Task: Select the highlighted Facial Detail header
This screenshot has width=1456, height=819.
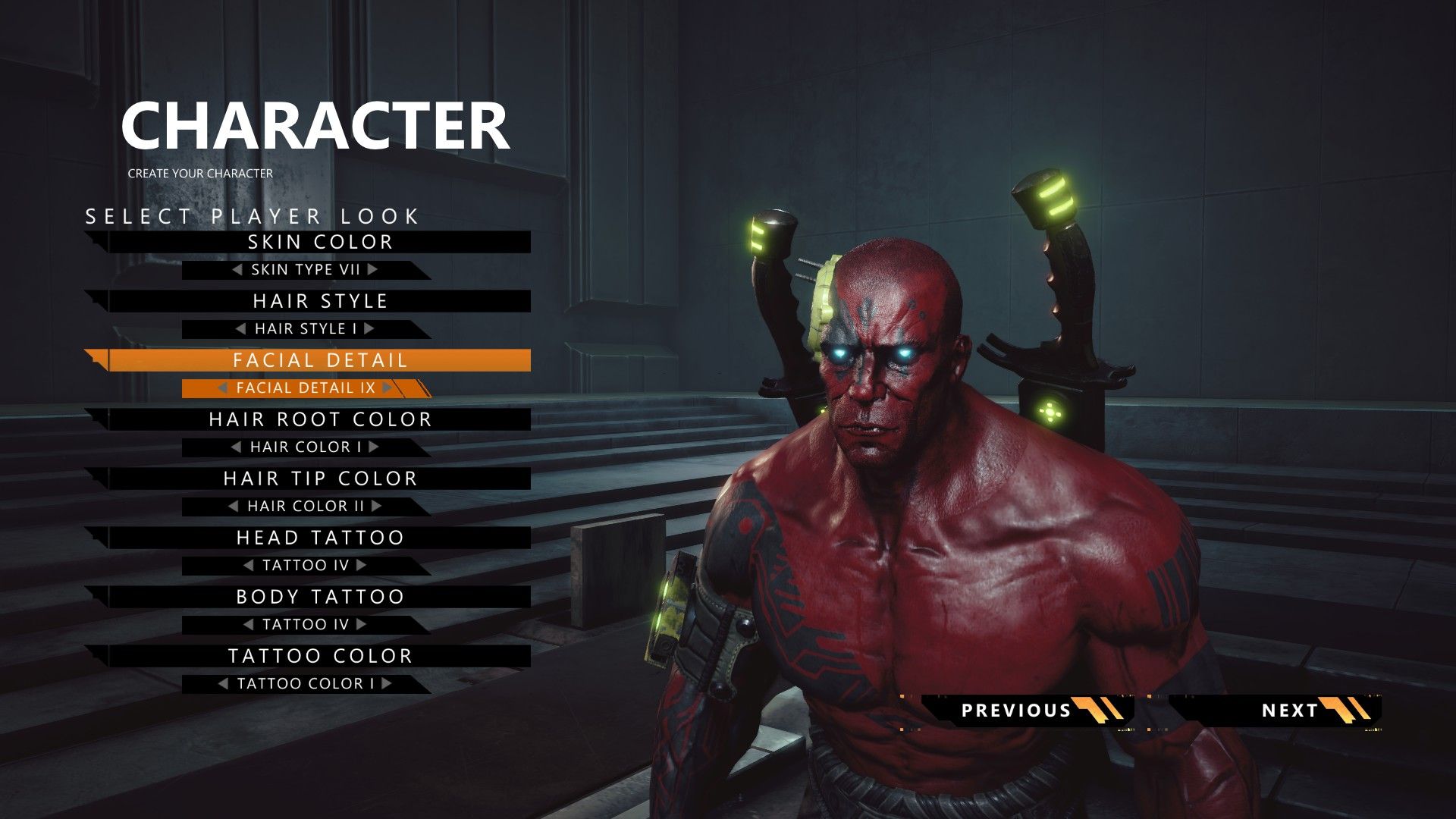Action: (x=319, y=361)
